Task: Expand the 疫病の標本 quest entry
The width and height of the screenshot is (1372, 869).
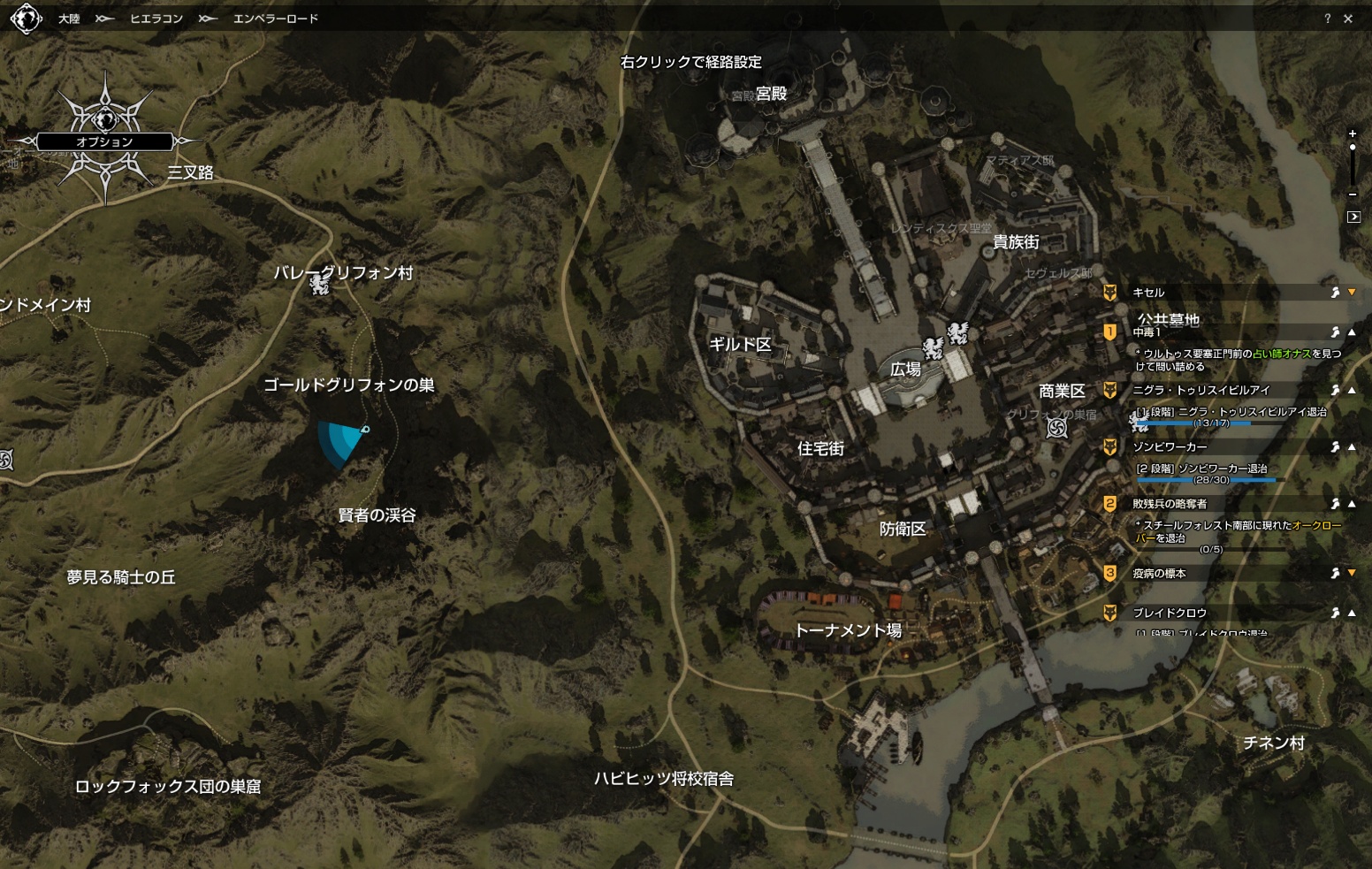Action: [x=1352, y=574]
